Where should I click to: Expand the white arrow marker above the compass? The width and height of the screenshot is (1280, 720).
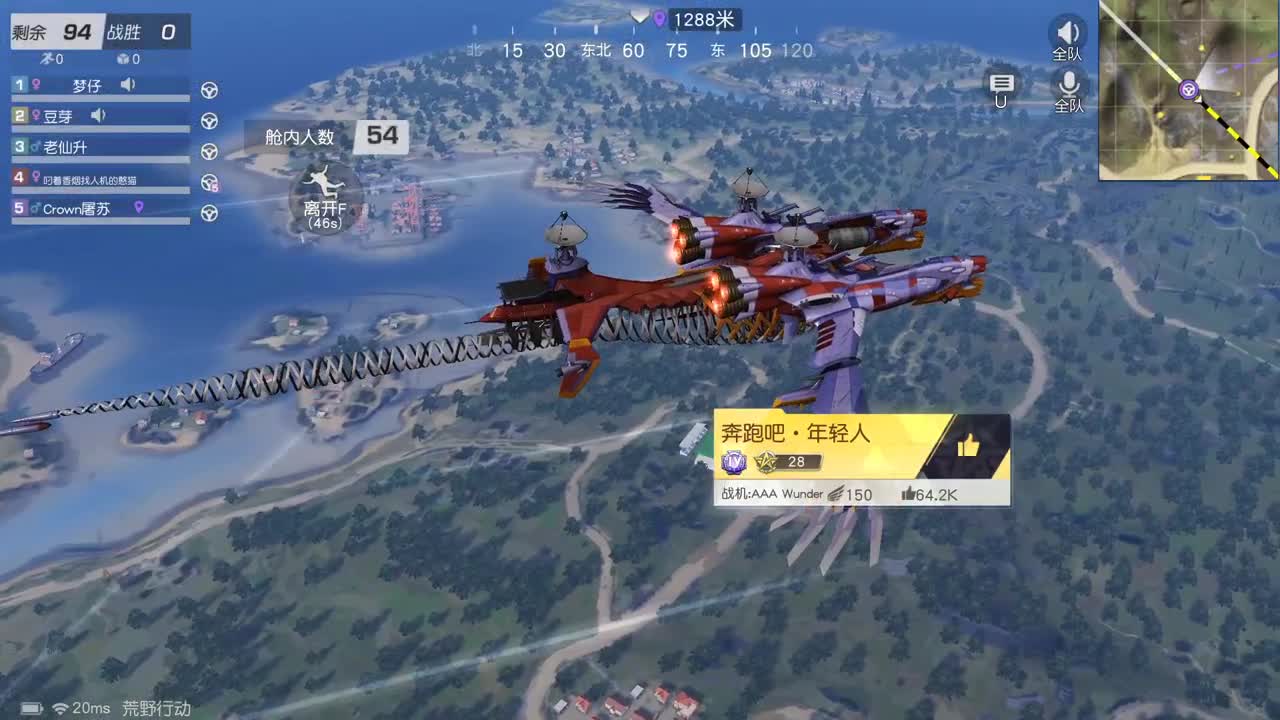pyautogui.click(x=639, y=16)
